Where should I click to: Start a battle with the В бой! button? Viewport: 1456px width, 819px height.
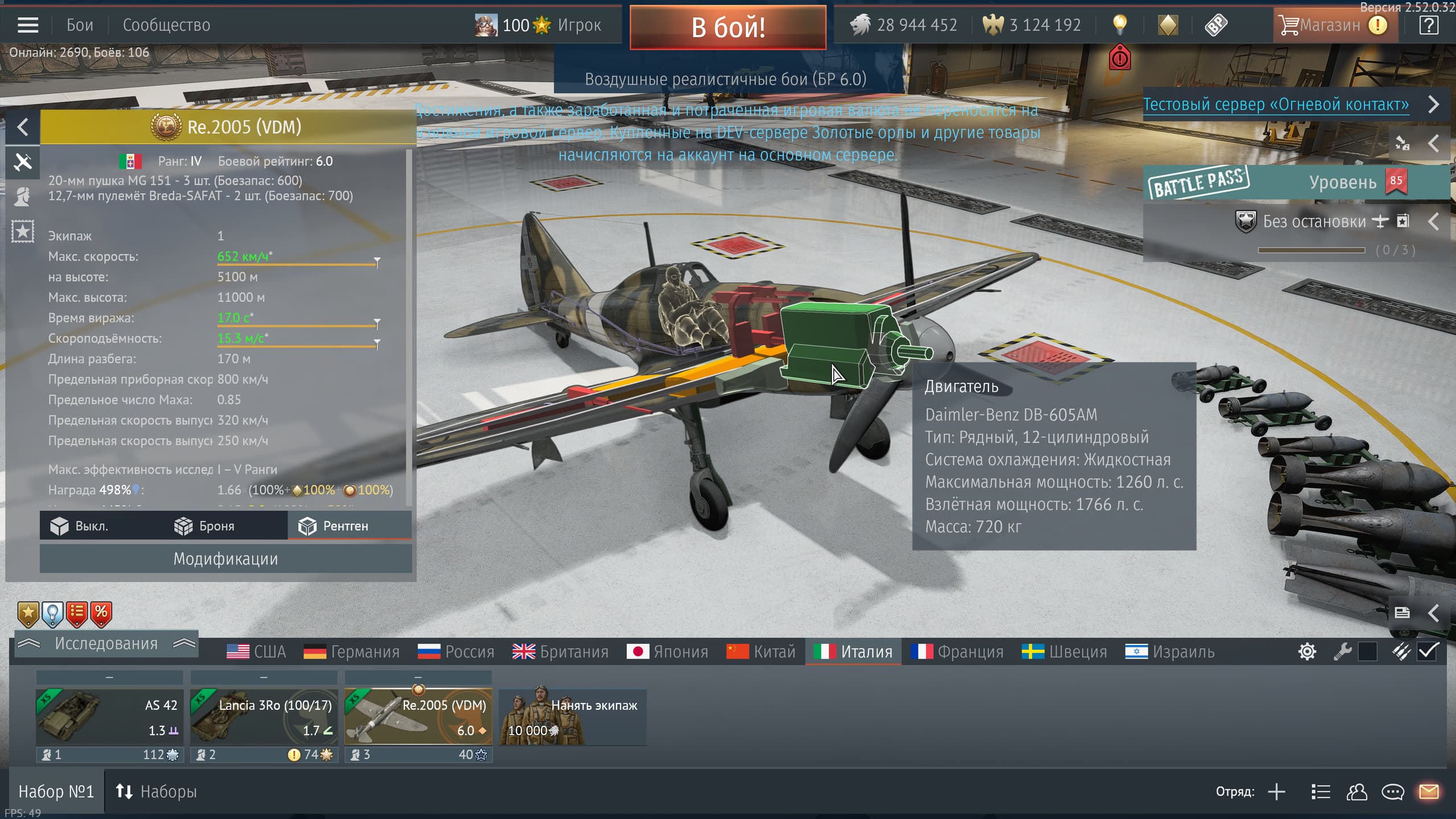728,27
